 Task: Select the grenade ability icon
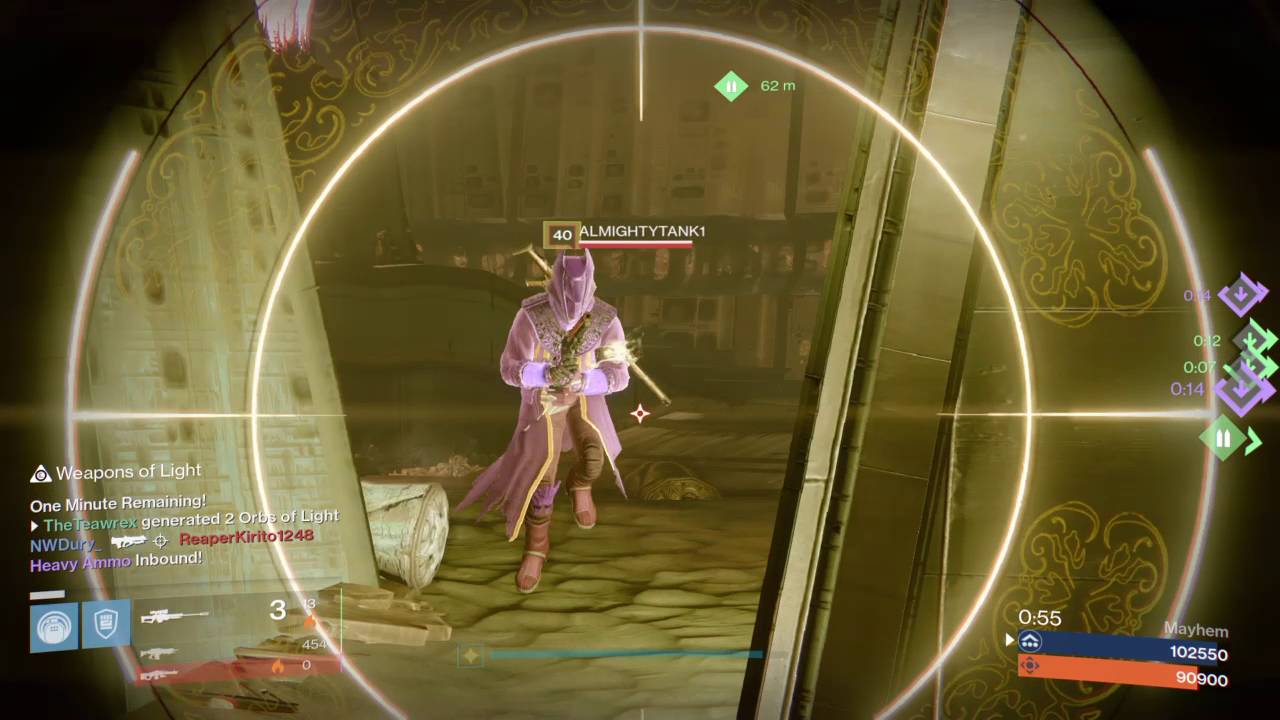(54, 626)
